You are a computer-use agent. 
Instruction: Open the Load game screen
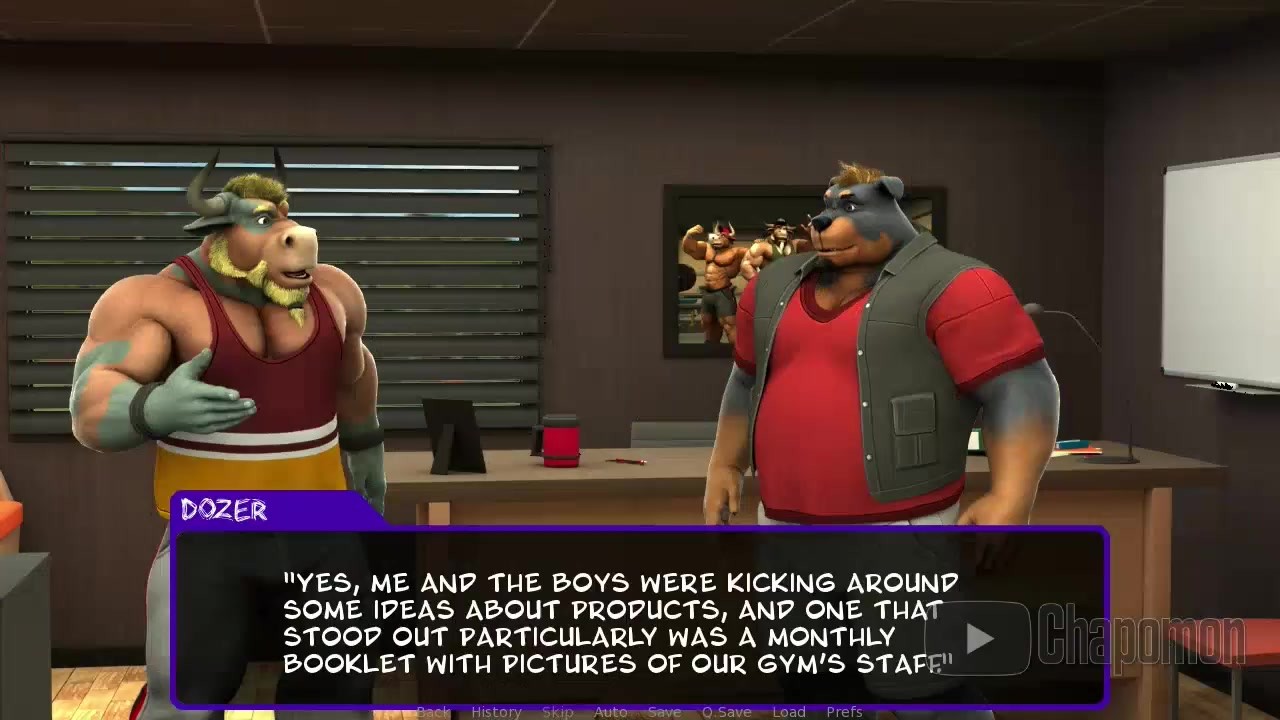coord(788,712)
